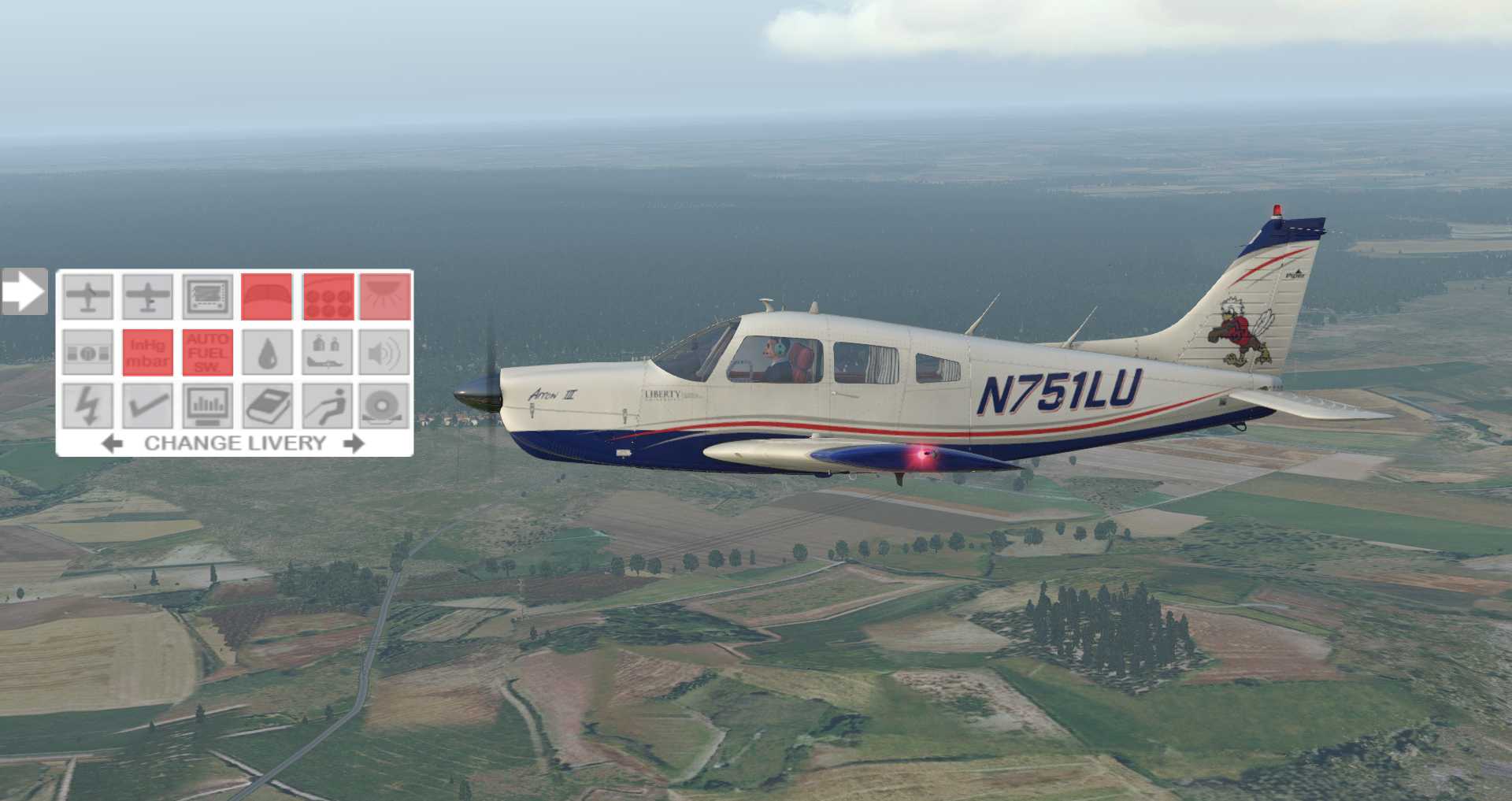Click the radio panel info icon
Viewport: 1512px width, 801px height.
click(x=87, y=352)
